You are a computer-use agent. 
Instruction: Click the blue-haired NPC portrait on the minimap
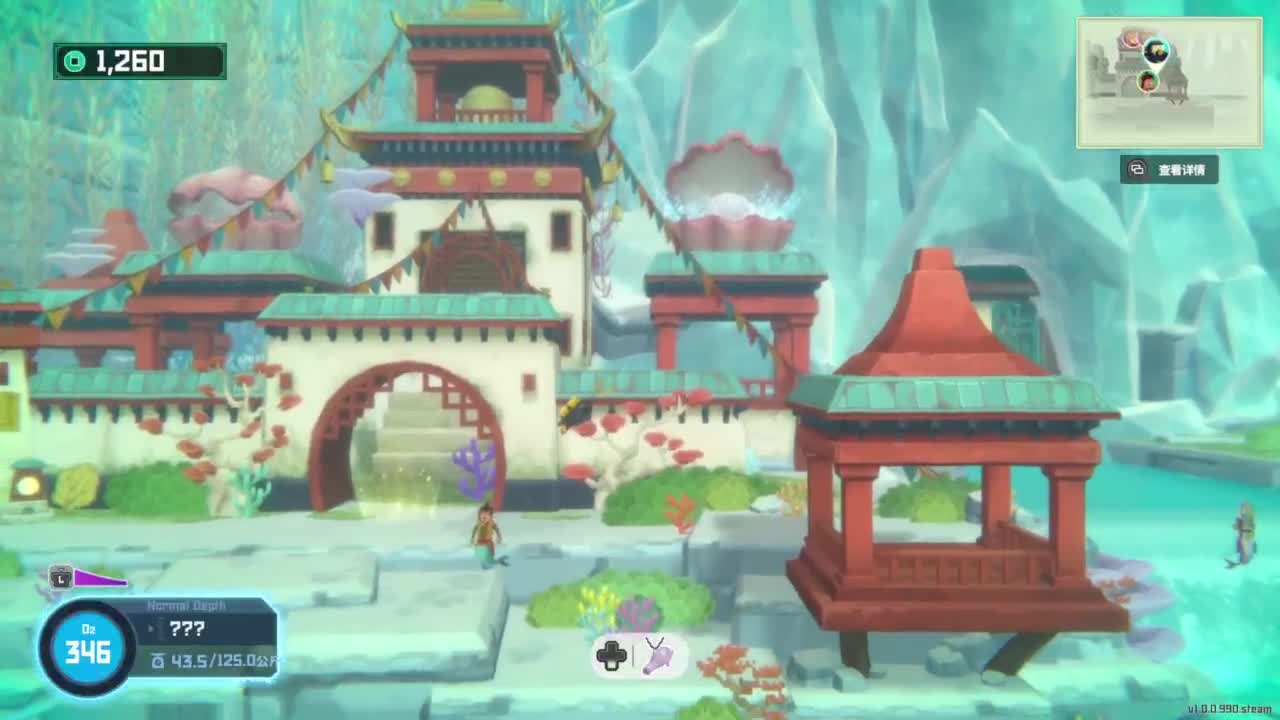[1156, 52]
